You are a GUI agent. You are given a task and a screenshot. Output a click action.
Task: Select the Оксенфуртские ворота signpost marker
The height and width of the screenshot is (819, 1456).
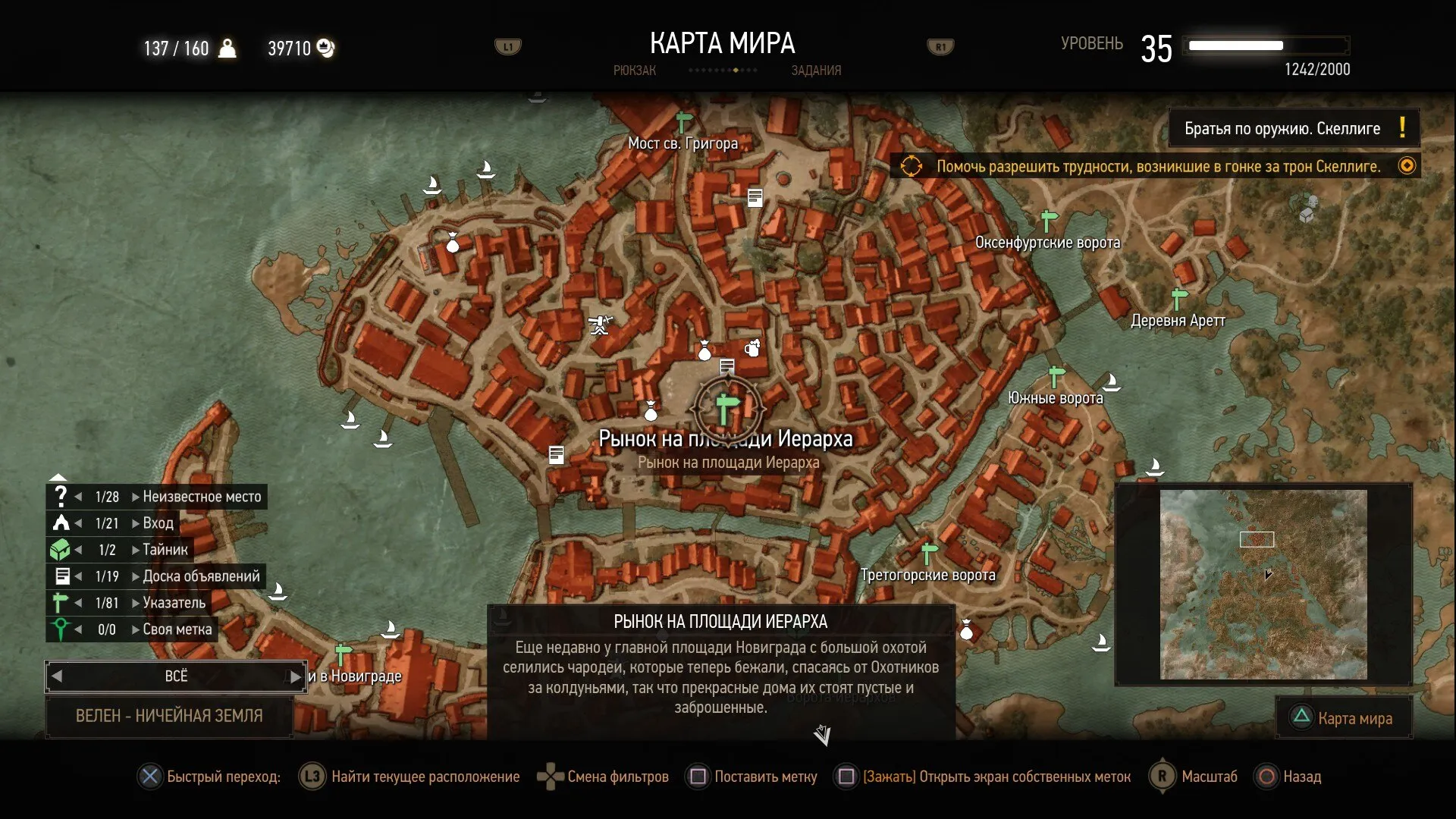coord(1049,221)
